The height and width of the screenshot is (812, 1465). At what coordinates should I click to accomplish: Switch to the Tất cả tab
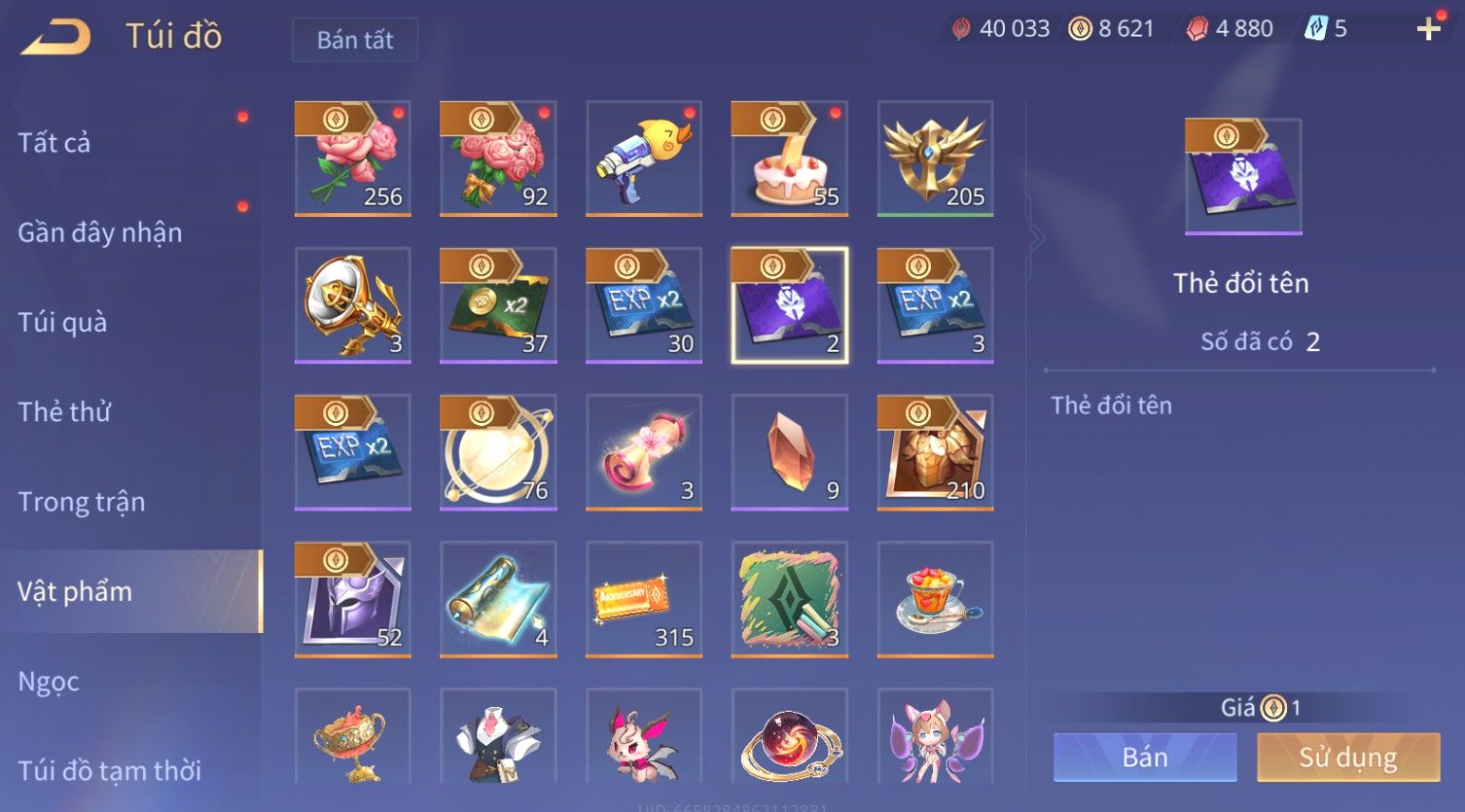point(54,143)
